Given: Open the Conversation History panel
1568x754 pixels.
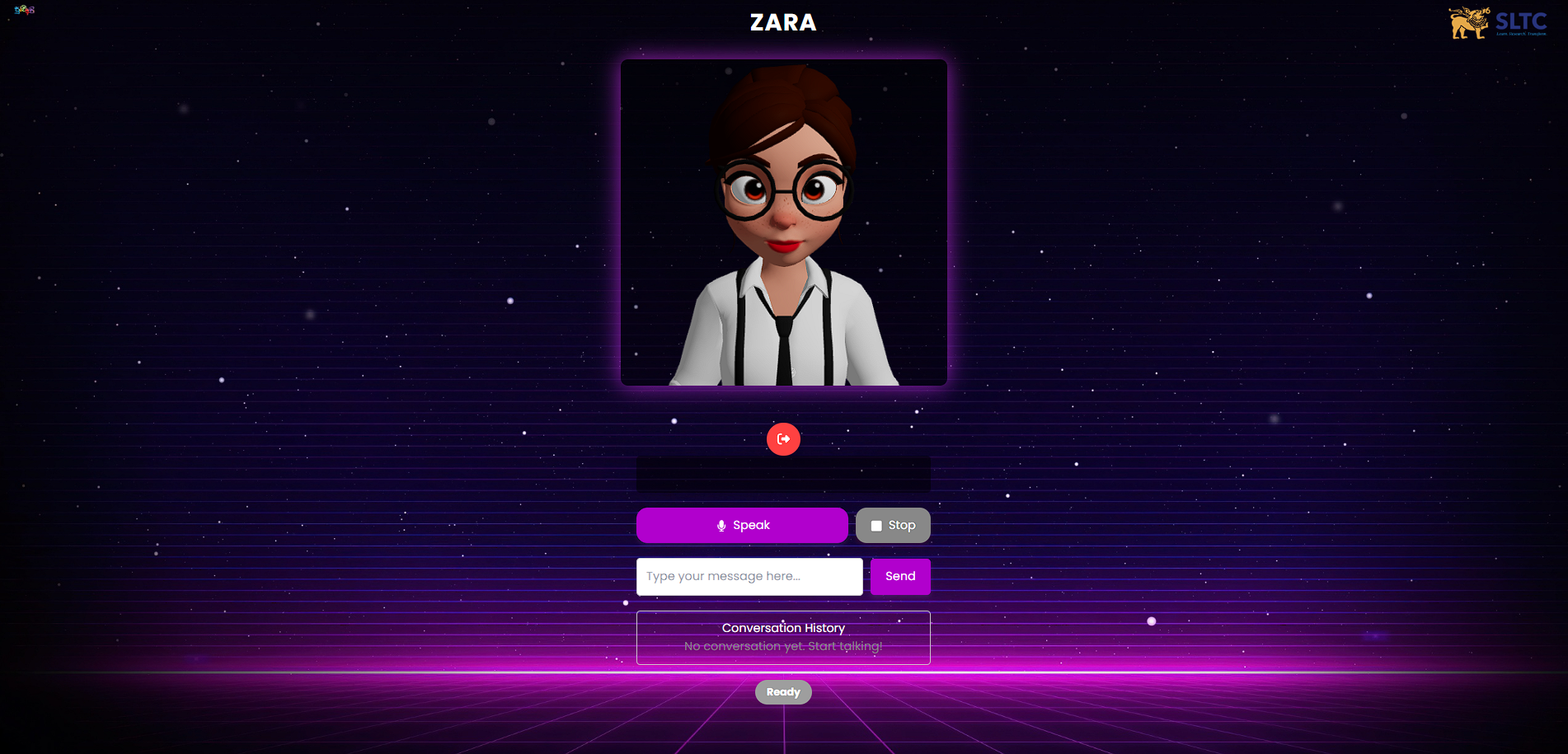Looking at the screenshot, I should [x=782, y=637].
